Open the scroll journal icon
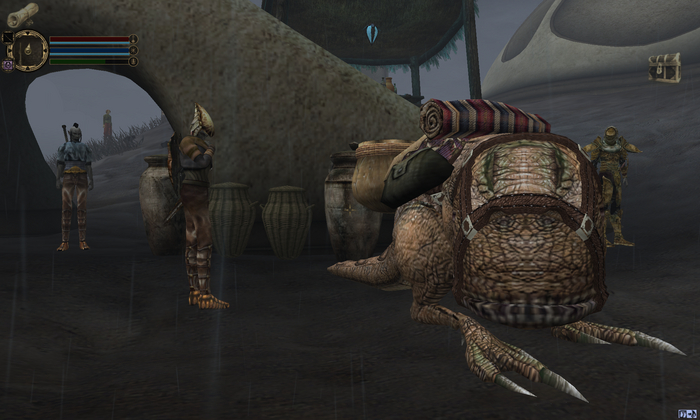Image resolution: width=700 pixels, height=420 pixels. click(22, 14)
